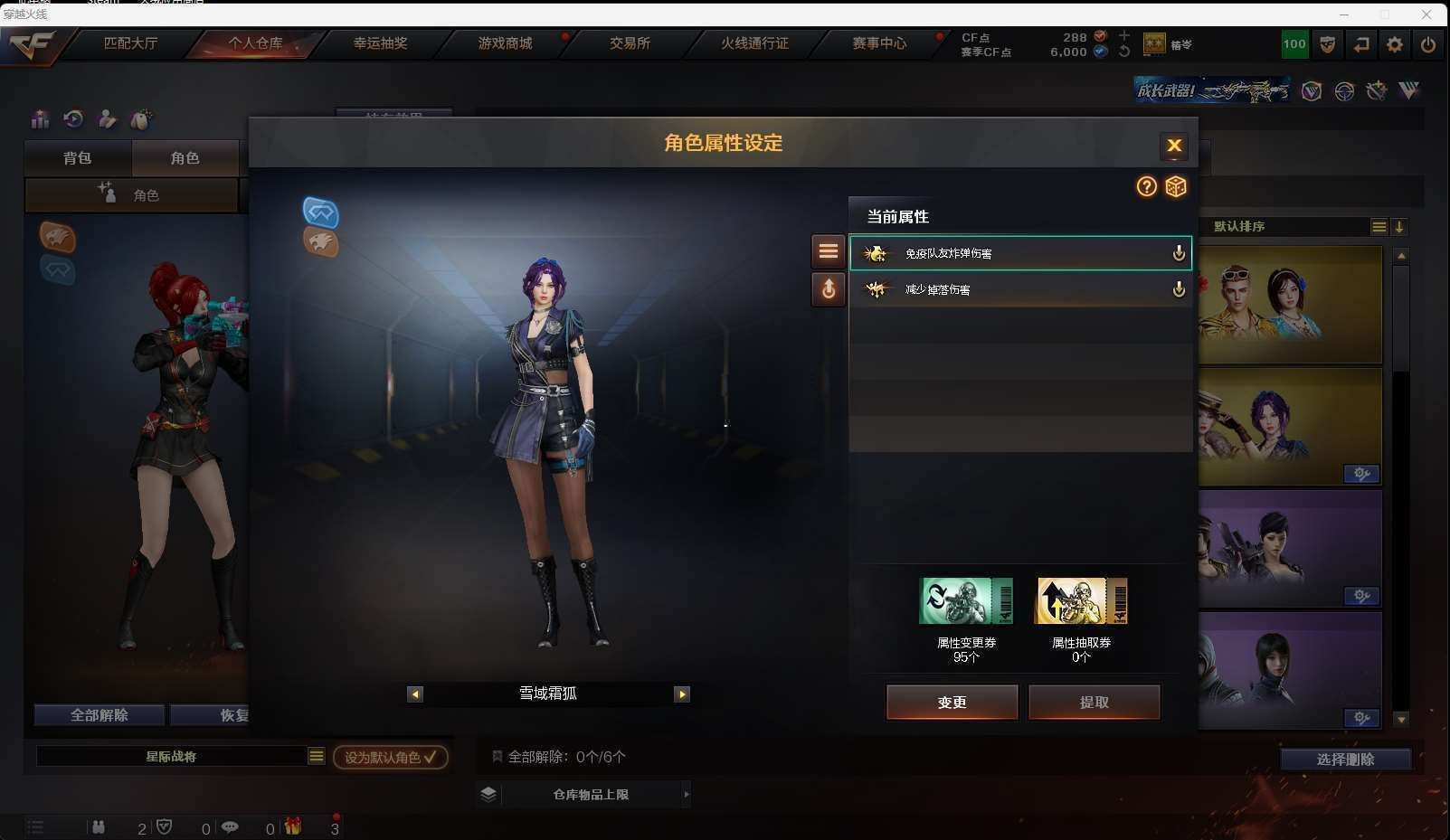1450x840 pixels.
Task: Close the 角色属性设定 dialog
Action: point(1173,146)
